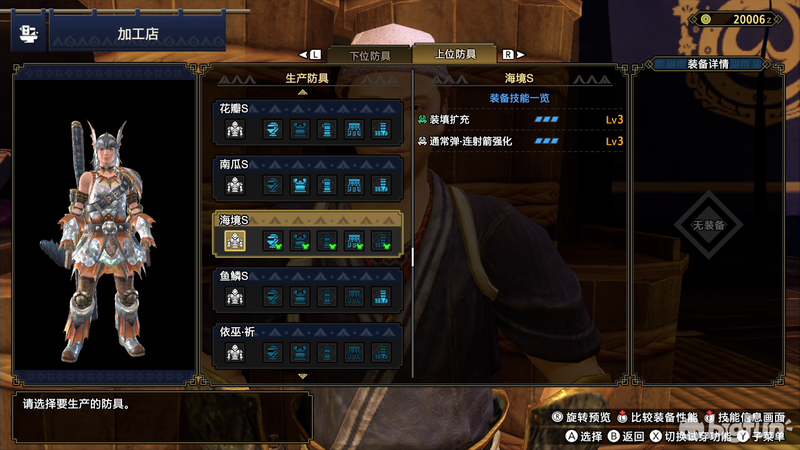Switch to the 下位防具 tab
This screenshot has height=450, width=800.
(x=371, y=54)
